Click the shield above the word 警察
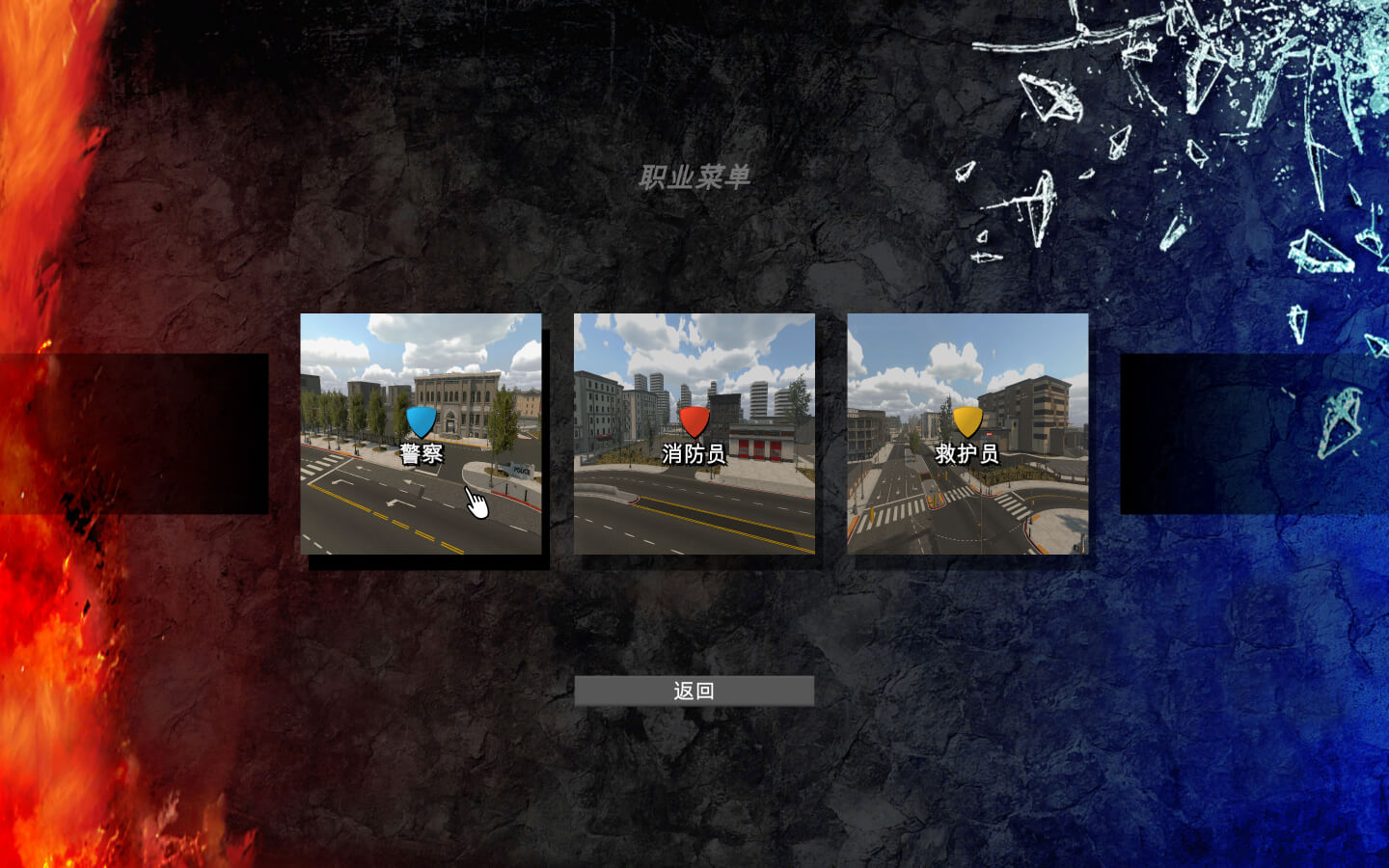The image size is (1389, 868). pyautogui.click(x=422, y=421)
